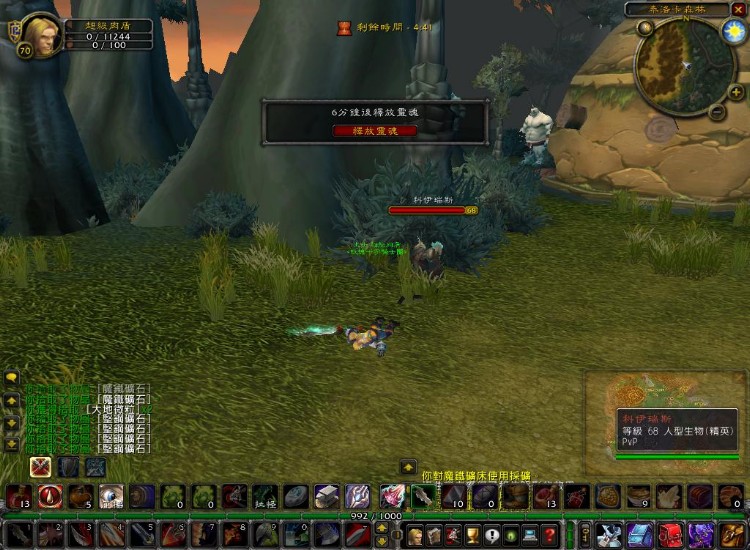
Task: Switch to the Defensive Stance shield icon
Action: click(x=68, y=466)
